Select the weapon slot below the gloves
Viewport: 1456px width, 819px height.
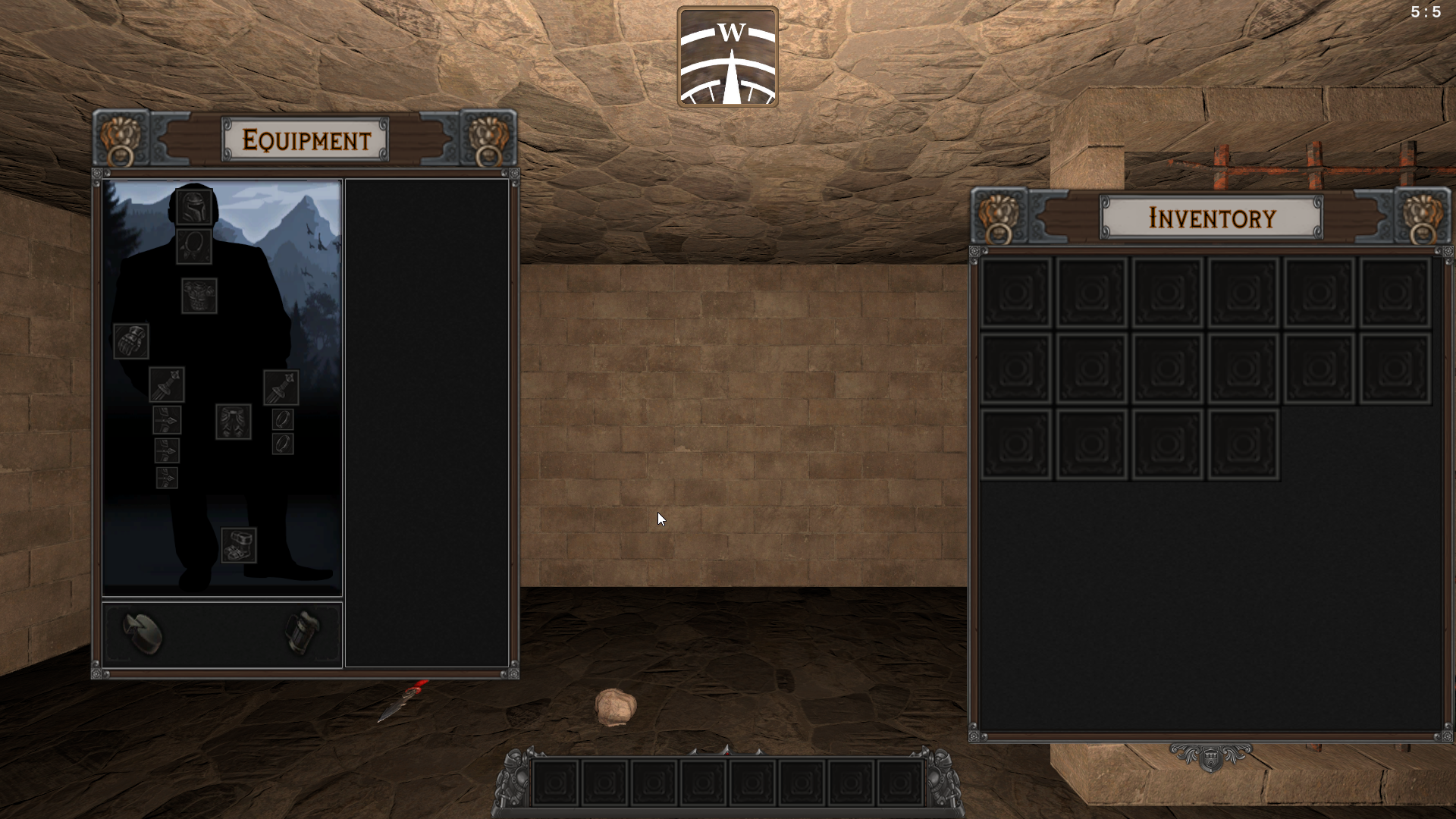167,384
